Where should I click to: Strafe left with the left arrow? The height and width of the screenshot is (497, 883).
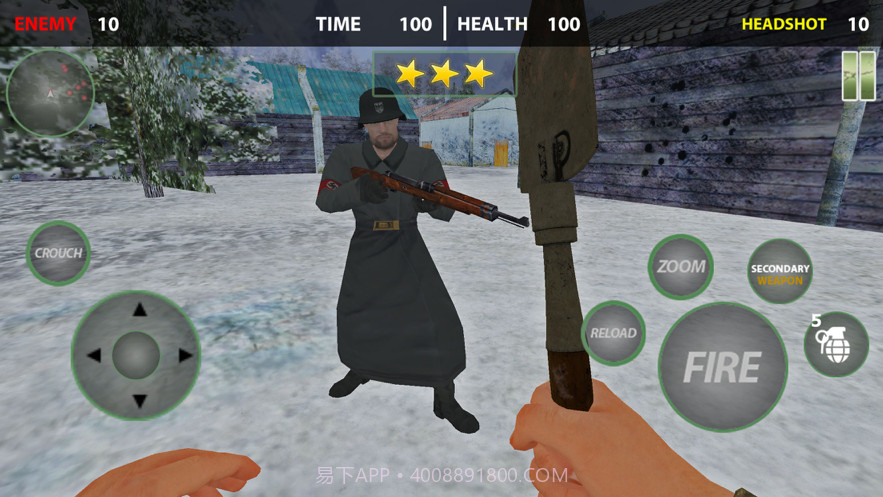[x=94, y=355]
